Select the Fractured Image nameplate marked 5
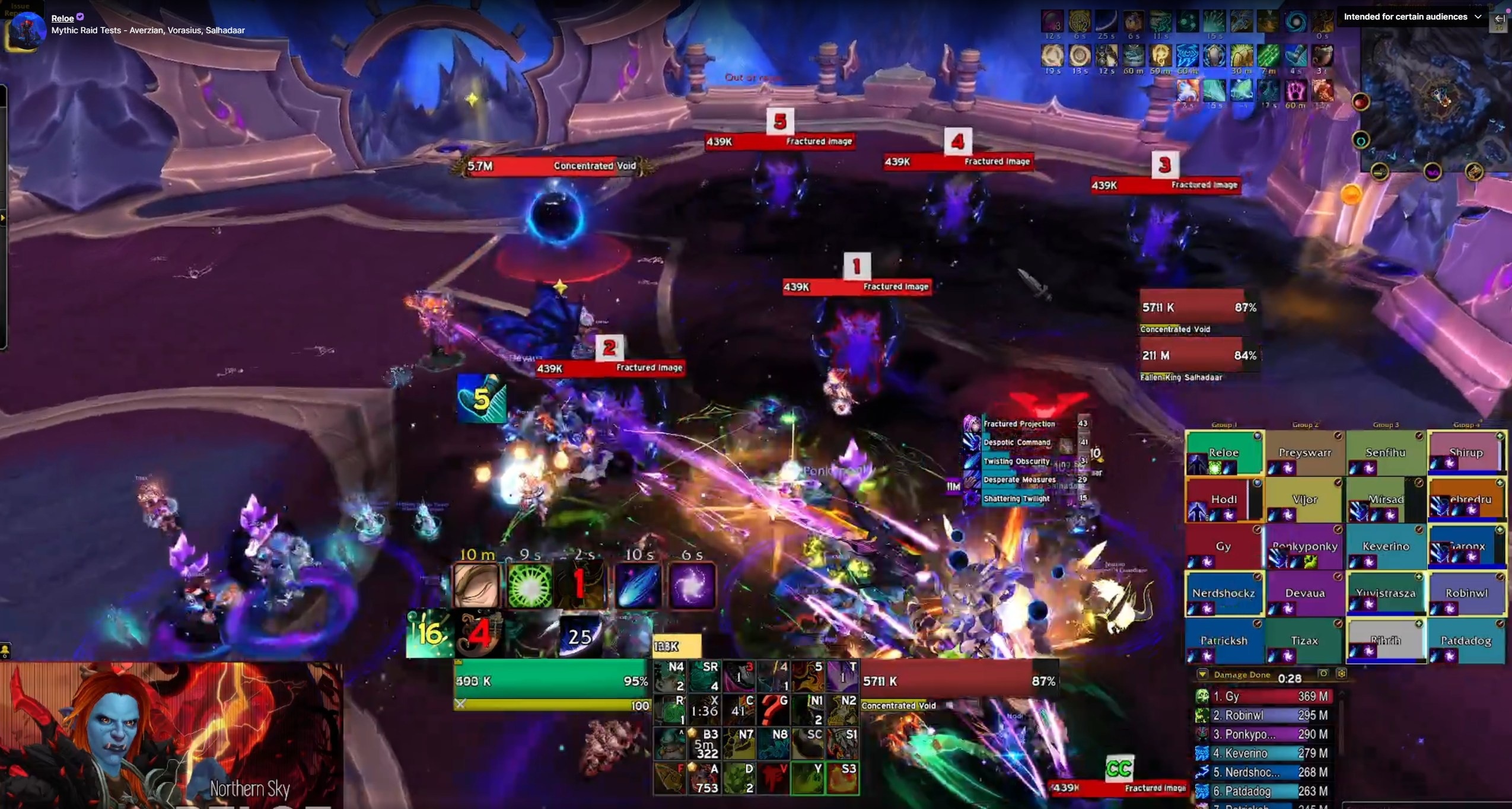Image resolution: width=1512 pixels, height=809 pixels. (x=779, y=142)
